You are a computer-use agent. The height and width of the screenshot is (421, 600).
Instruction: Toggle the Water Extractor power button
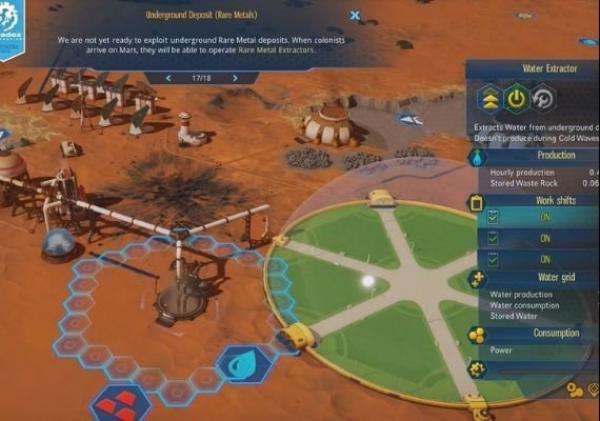tap(515, 99)
